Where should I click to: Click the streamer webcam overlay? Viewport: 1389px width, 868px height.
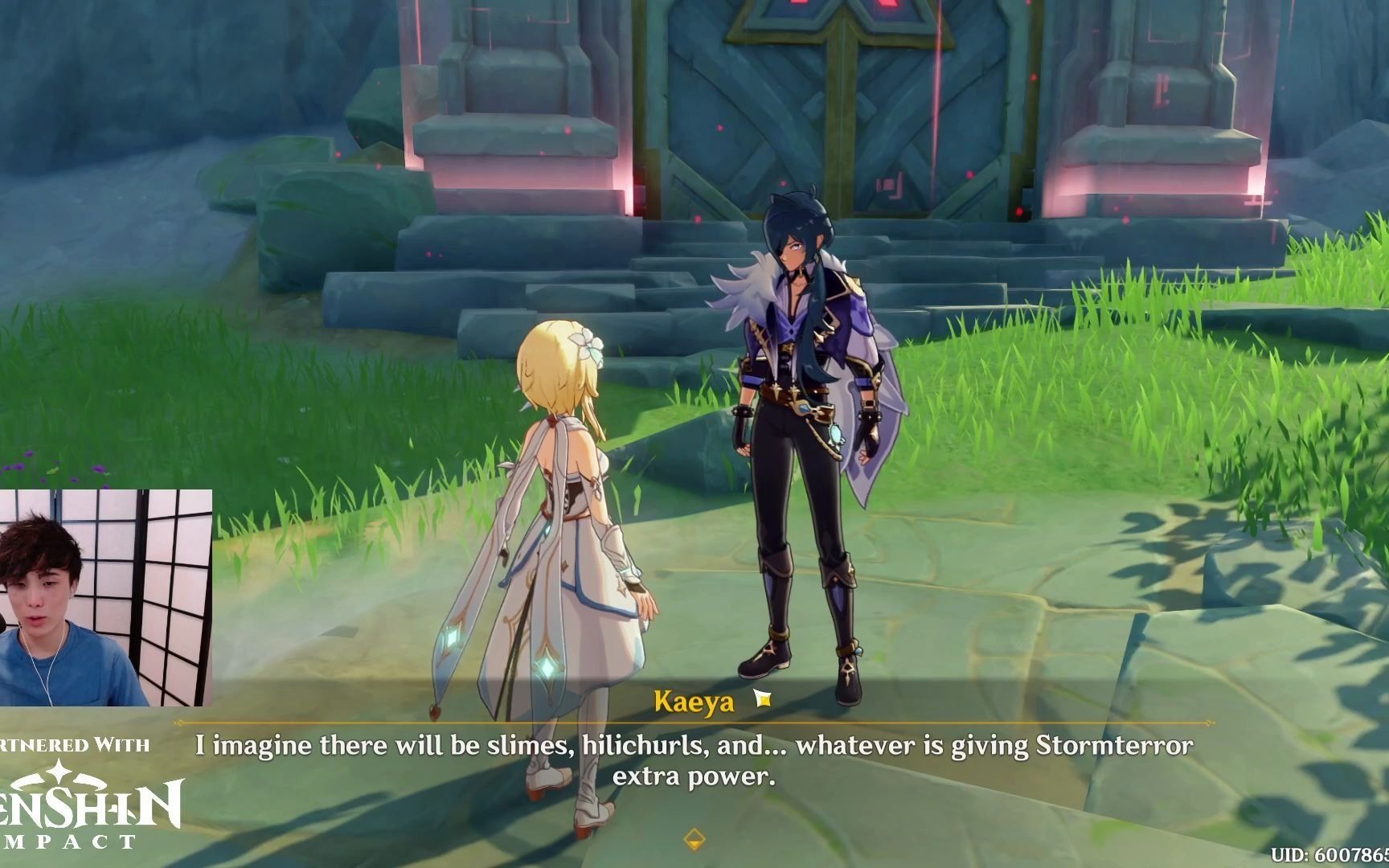pyautogui.click(x=105, y=597)
